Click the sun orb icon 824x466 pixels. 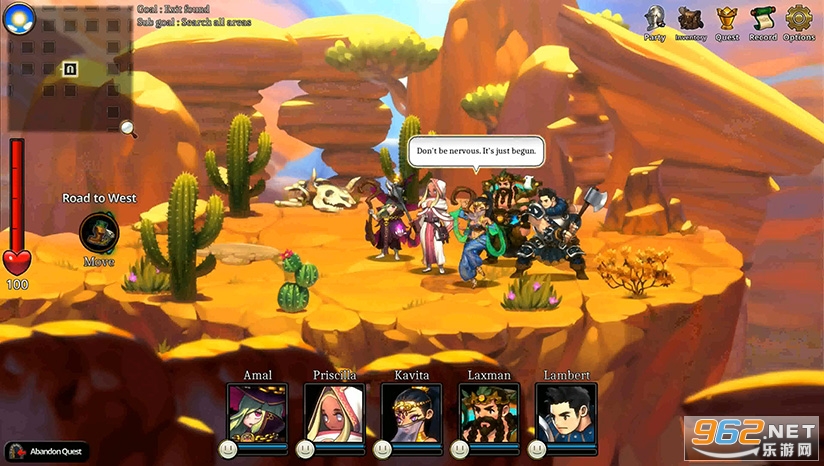(18, 16)
